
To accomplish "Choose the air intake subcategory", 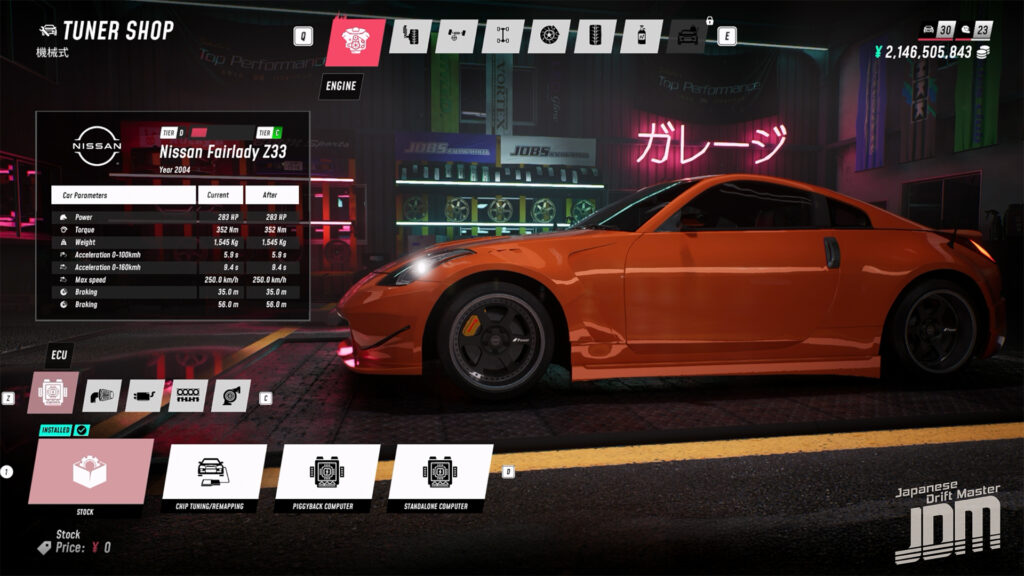I will (102, 396).
